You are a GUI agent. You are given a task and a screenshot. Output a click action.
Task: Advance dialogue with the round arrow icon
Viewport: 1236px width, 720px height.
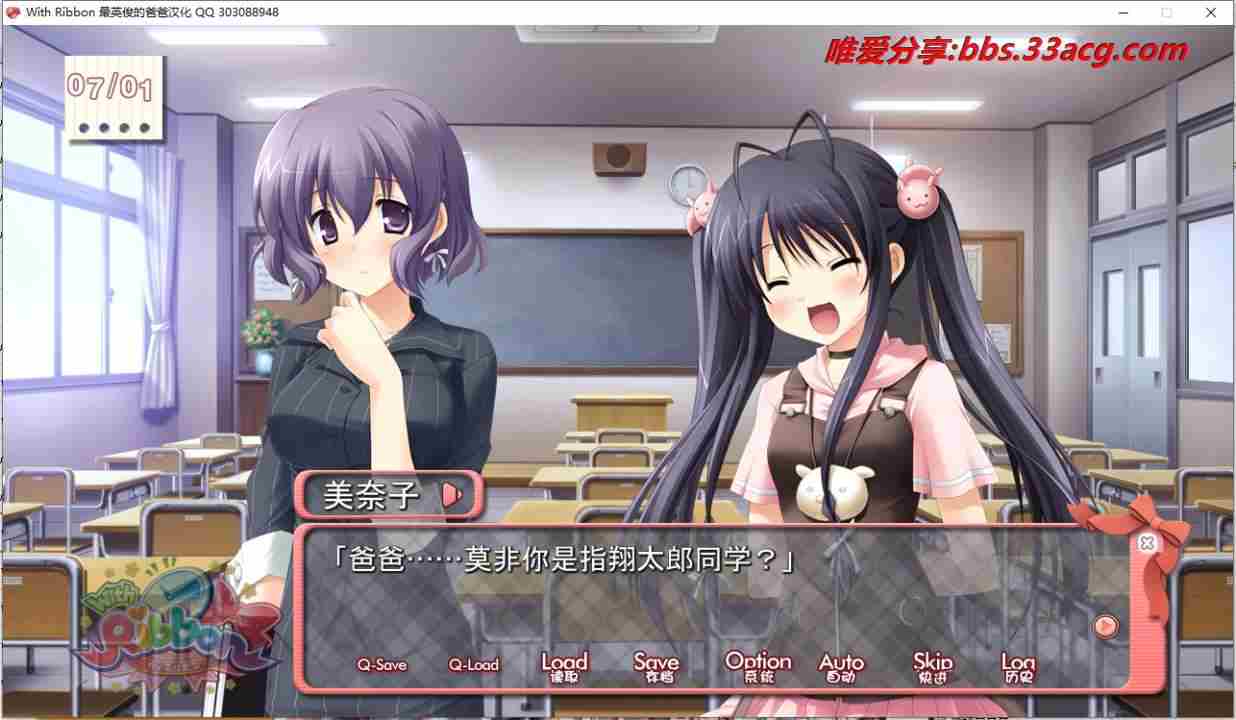(x=1105, y=626)
